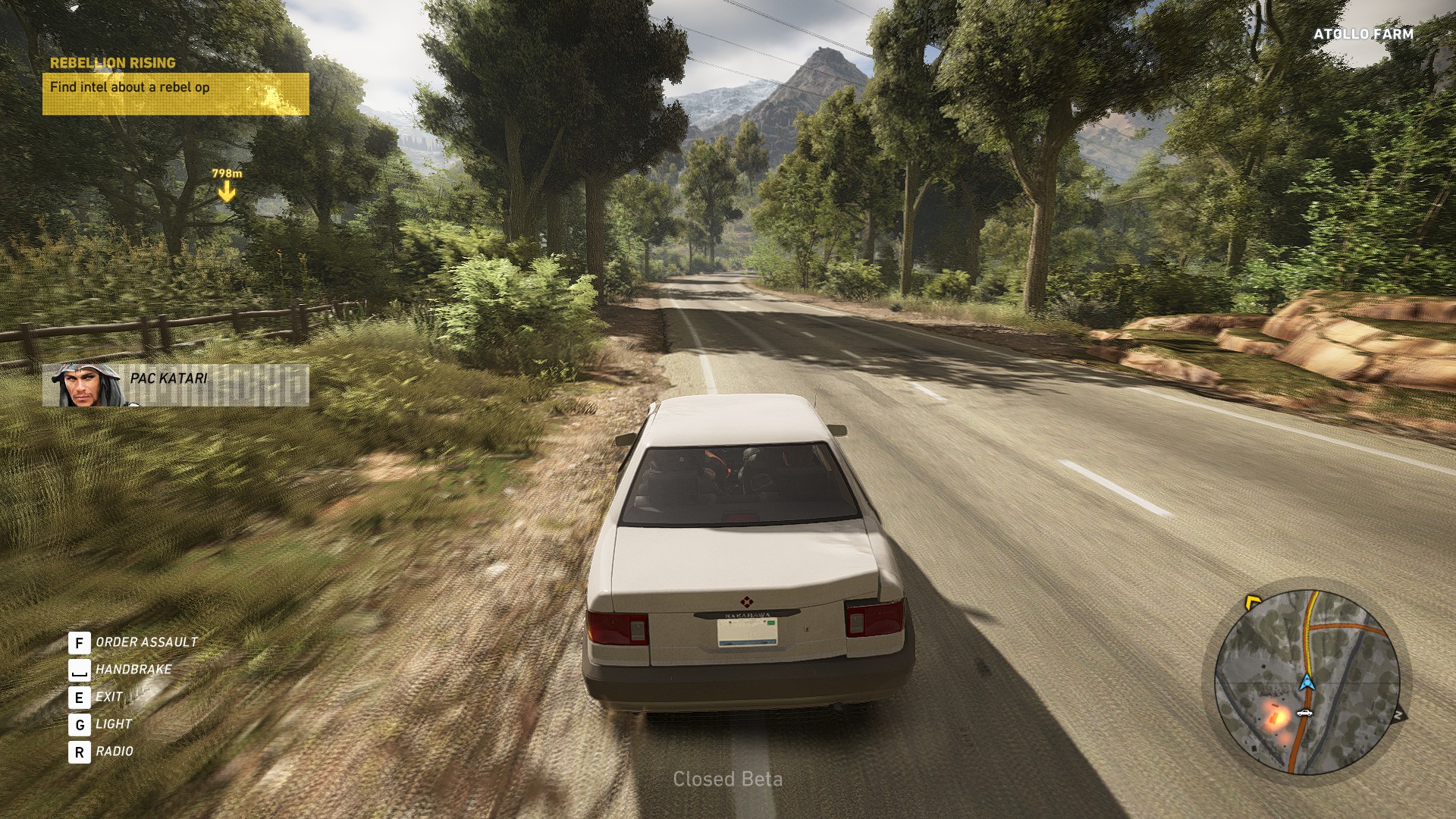Select the 798m objective waypoint marker
Viewport: 1456px width, 819px height.
pyautogui.click(x=227, y=186)
